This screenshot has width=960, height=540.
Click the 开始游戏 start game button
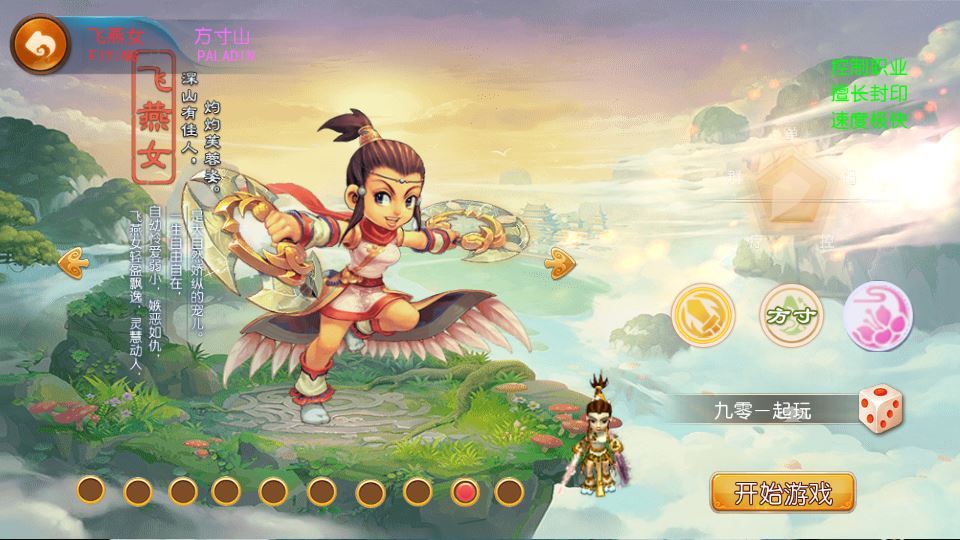[783, 492]
